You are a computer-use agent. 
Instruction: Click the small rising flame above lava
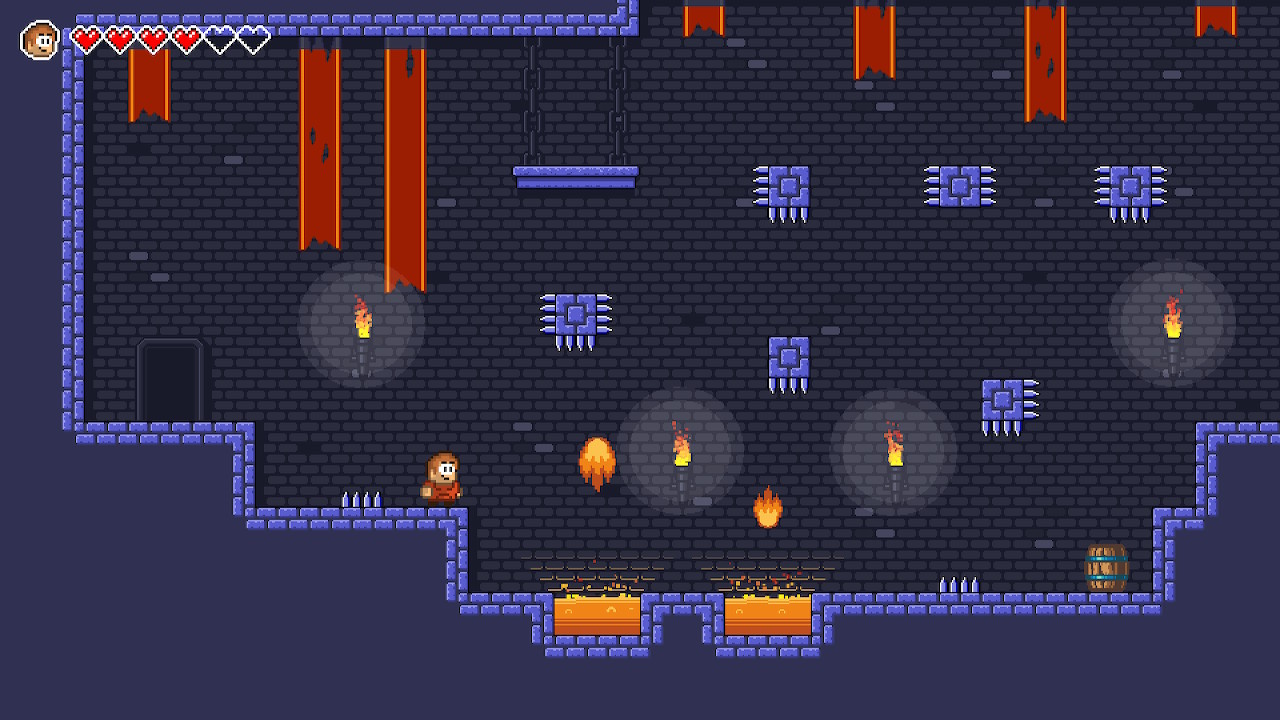766,508
